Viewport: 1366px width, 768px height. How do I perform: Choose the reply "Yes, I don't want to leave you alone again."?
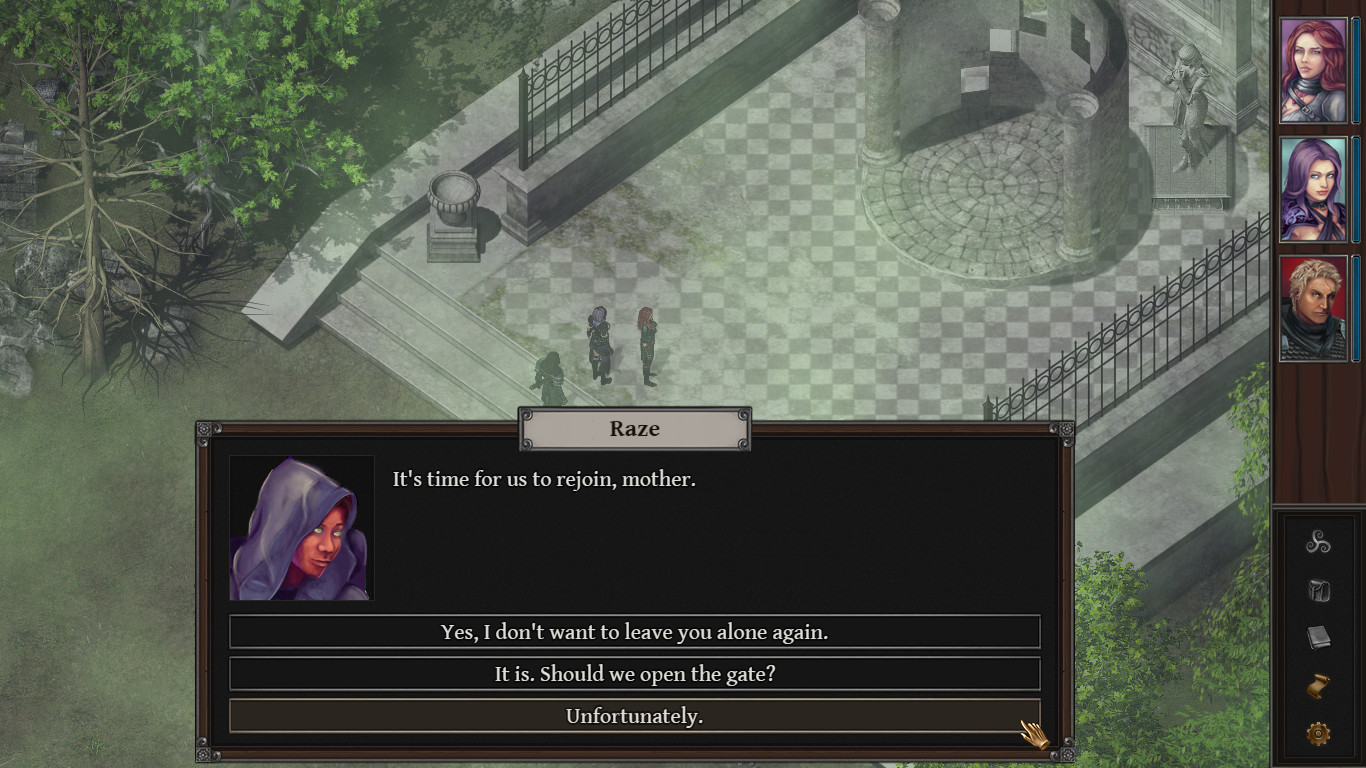click(x=634, y=632)
